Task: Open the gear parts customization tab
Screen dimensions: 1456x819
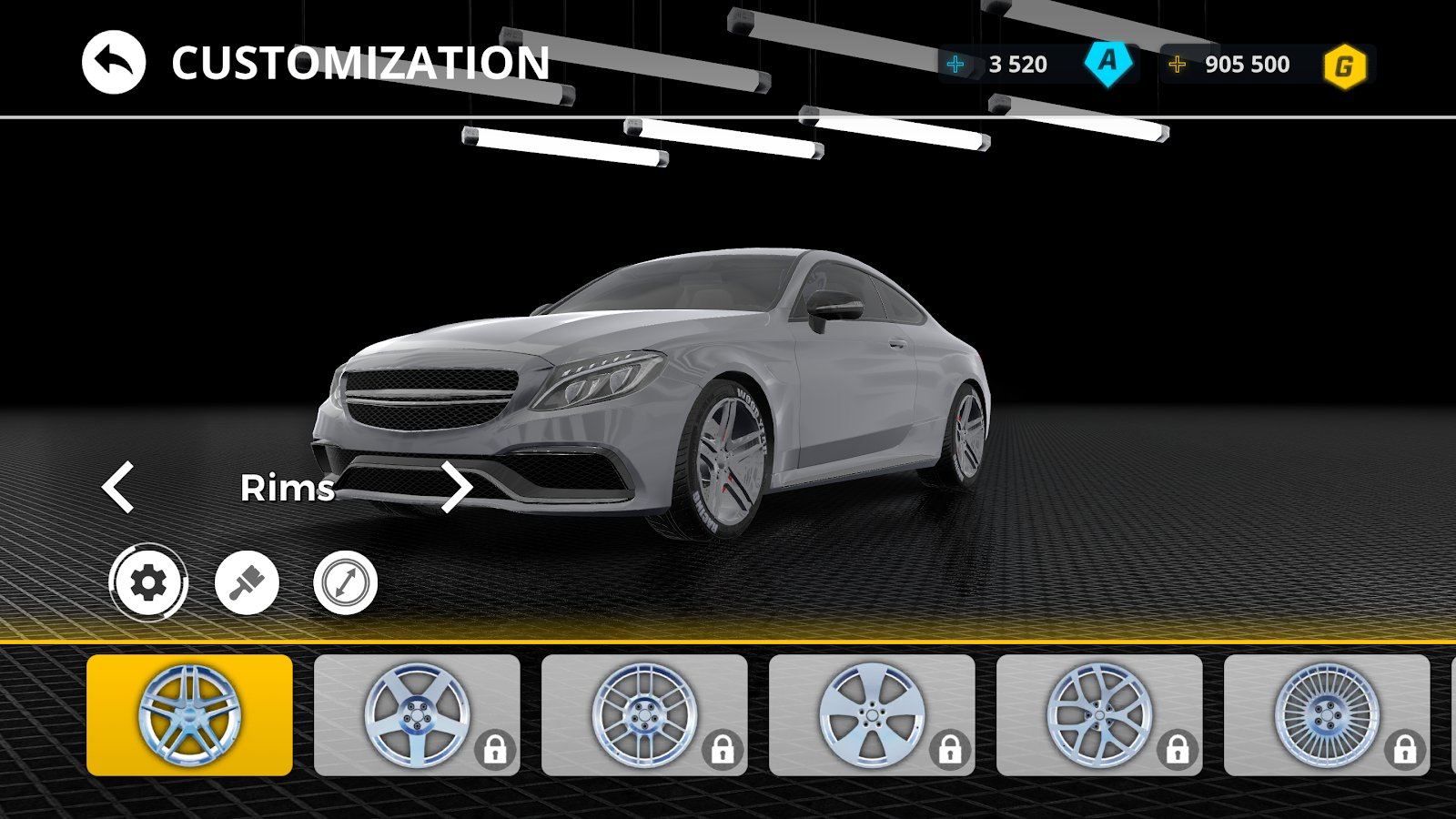Action: tap(148, 582)
